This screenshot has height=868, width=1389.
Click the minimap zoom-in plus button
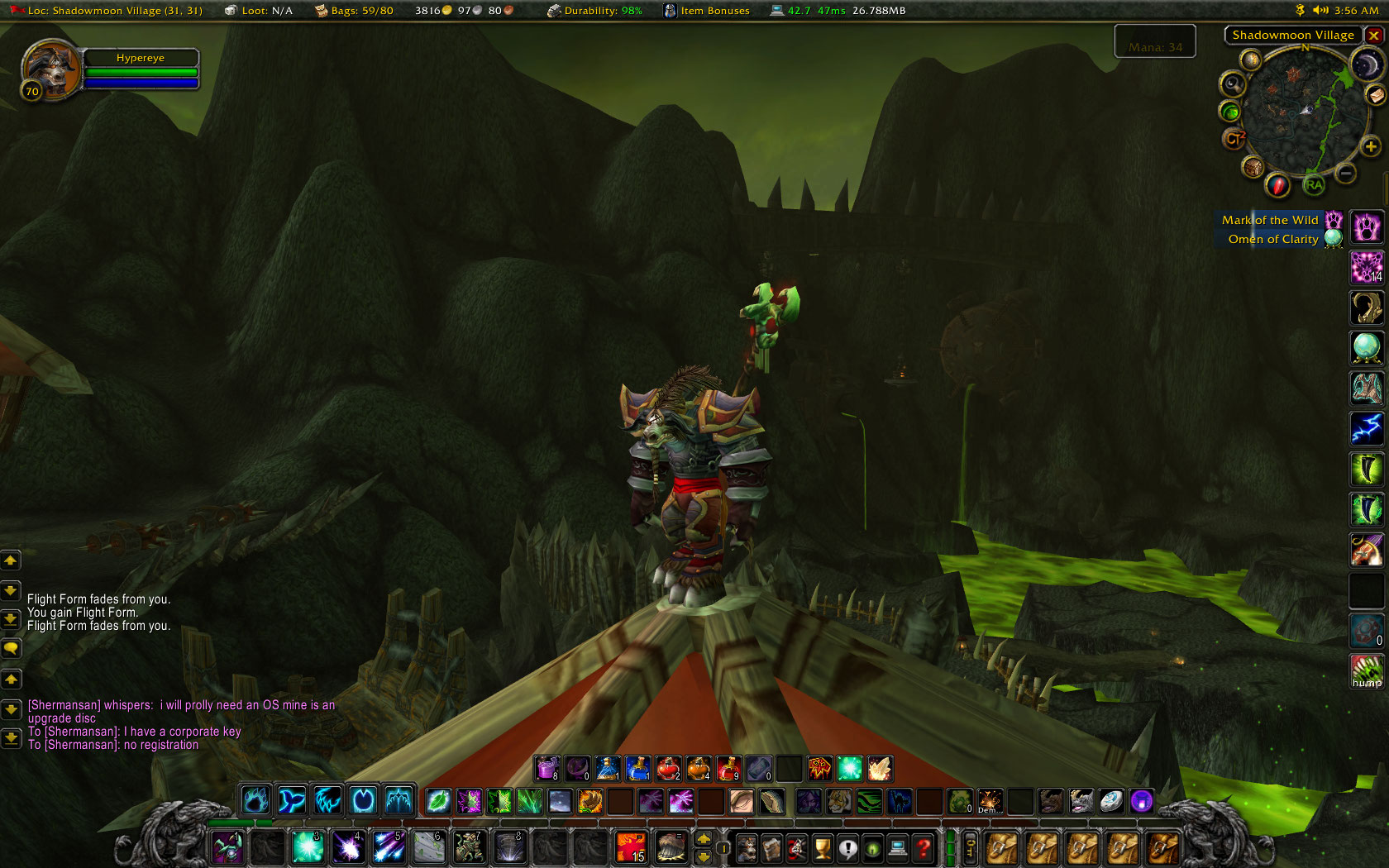1370,147
